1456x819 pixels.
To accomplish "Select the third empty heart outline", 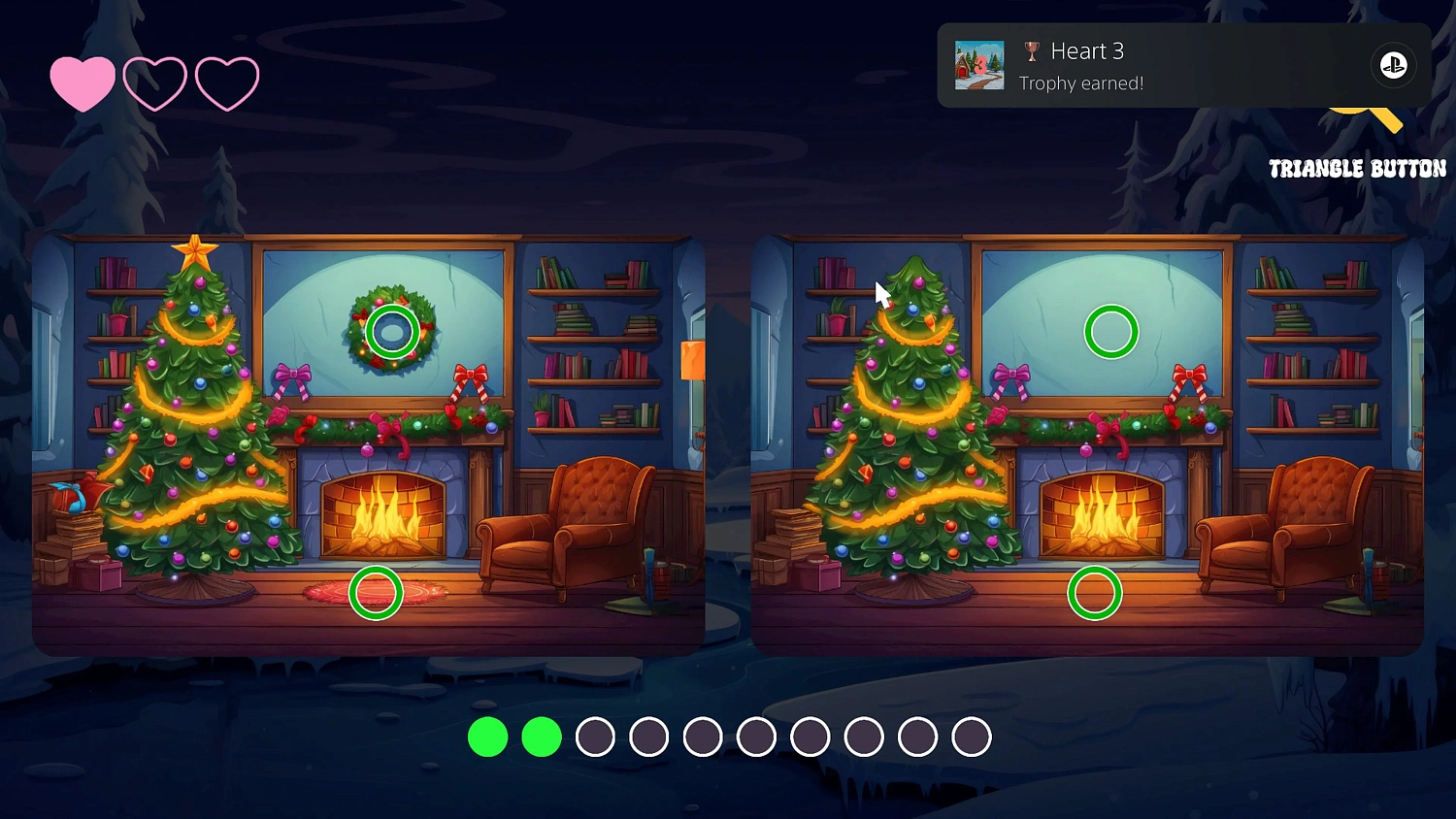I will (227, 82).
